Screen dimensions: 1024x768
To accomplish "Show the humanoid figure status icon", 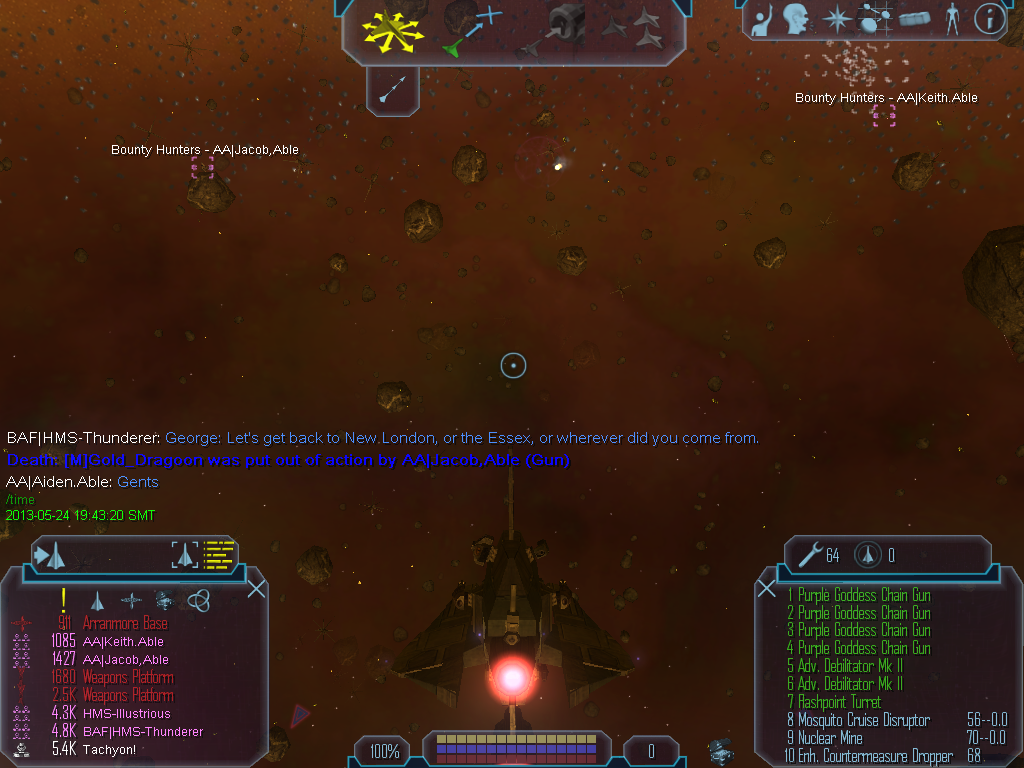I will pyautogui.click(x=952, y=18).
